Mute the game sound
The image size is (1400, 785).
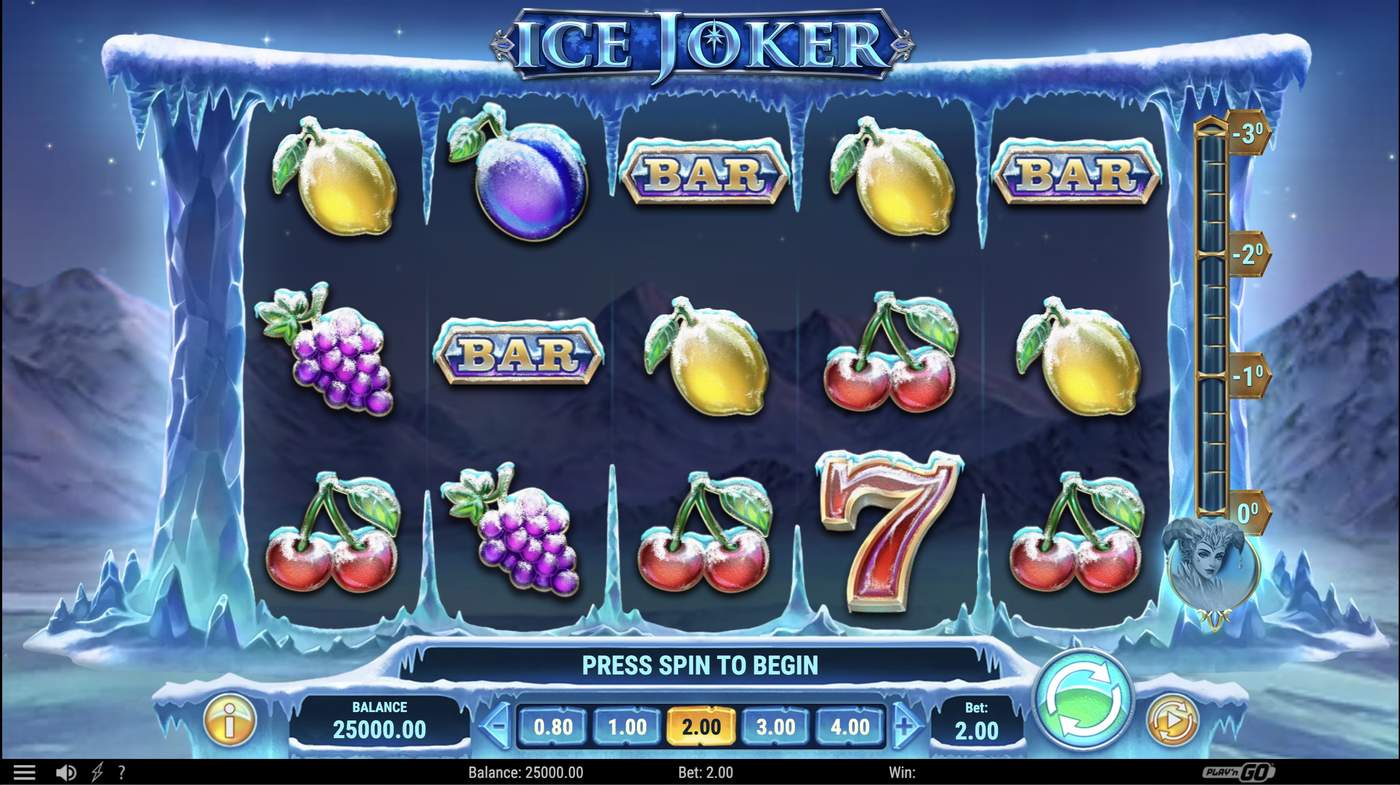(x=64, y=770)
